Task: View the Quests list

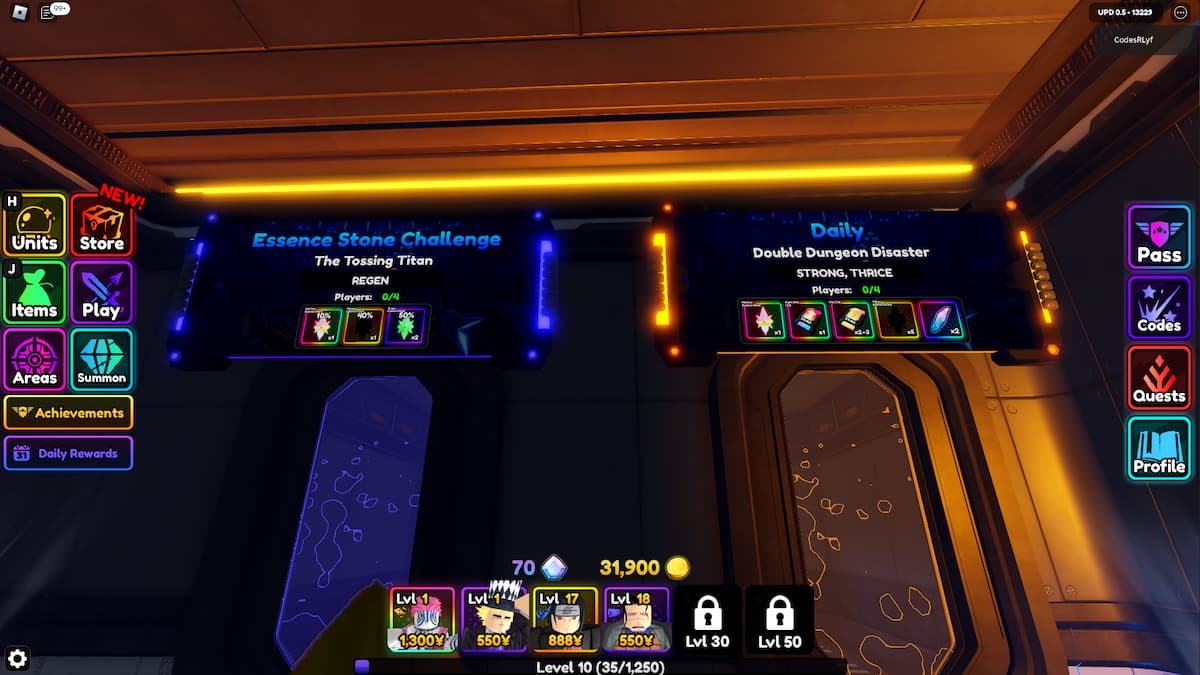Action: click(x=1159, y=377)
